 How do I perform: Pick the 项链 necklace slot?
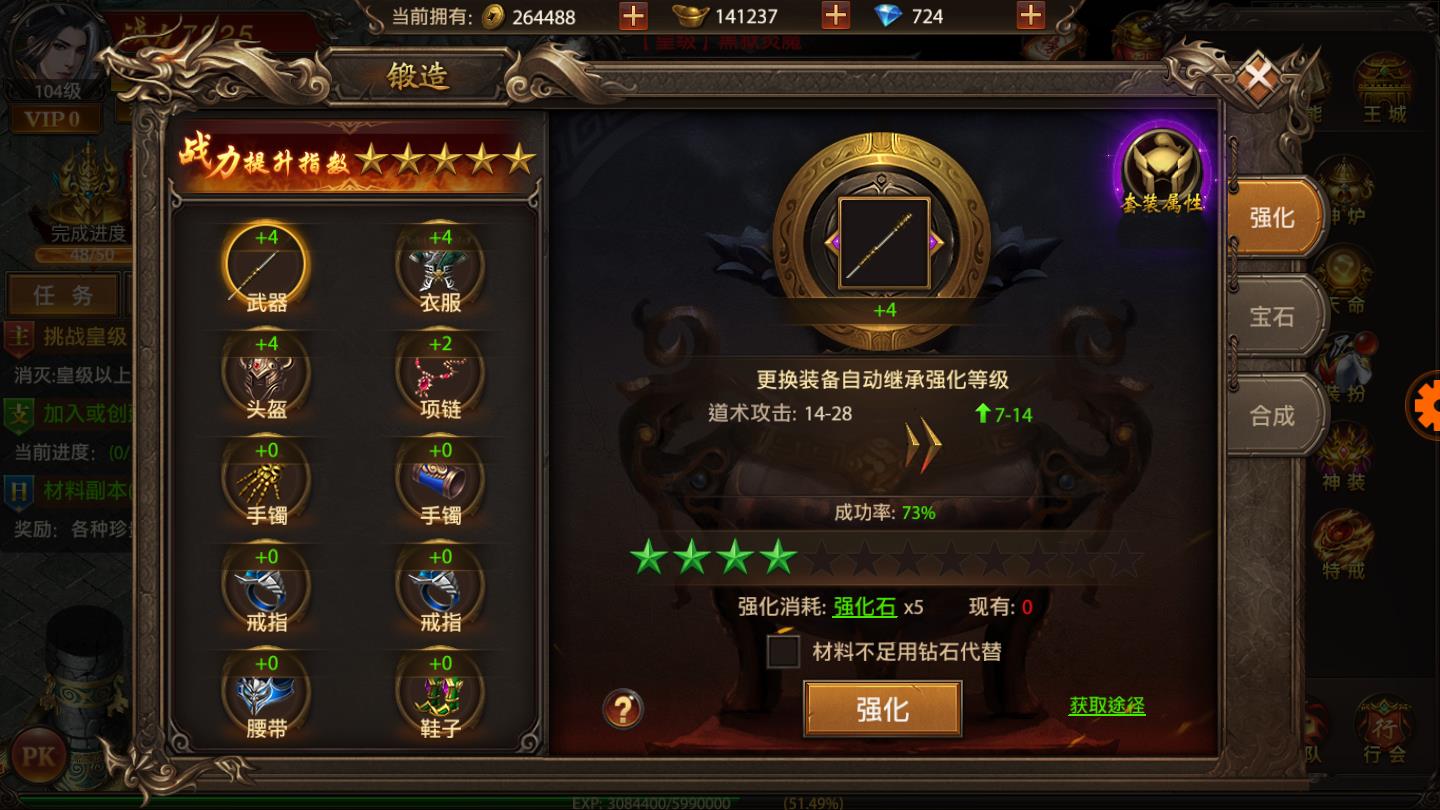point(440,375)
